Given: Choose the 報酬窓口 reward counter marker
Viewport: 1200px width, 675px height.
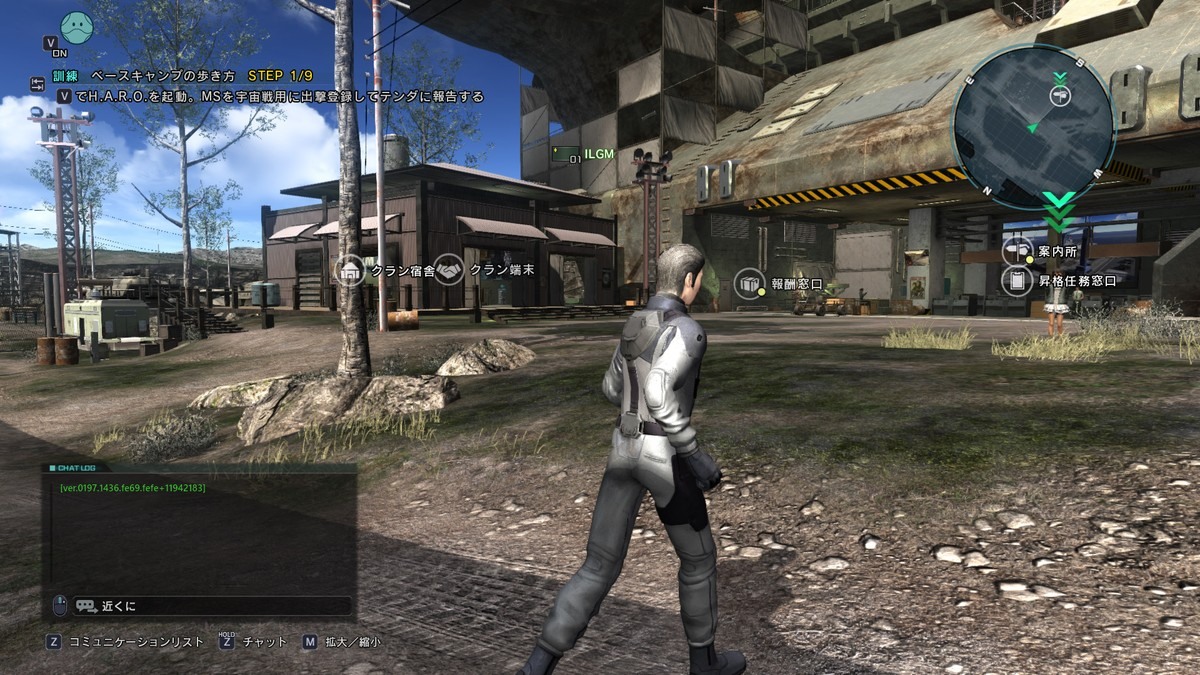Looking at the screenshot, I should pos(748,284).
